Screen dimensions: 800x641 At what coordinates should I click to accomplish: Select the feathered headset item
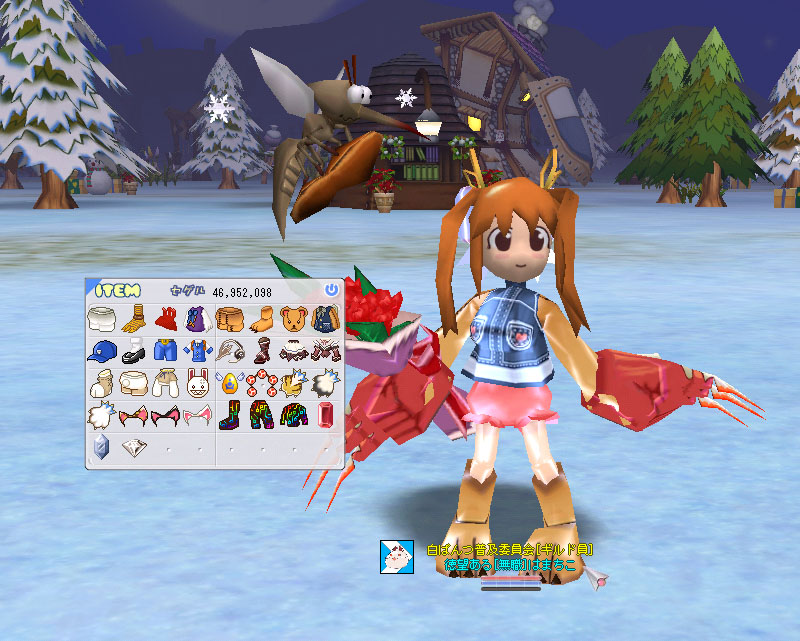tap(229, 351)
